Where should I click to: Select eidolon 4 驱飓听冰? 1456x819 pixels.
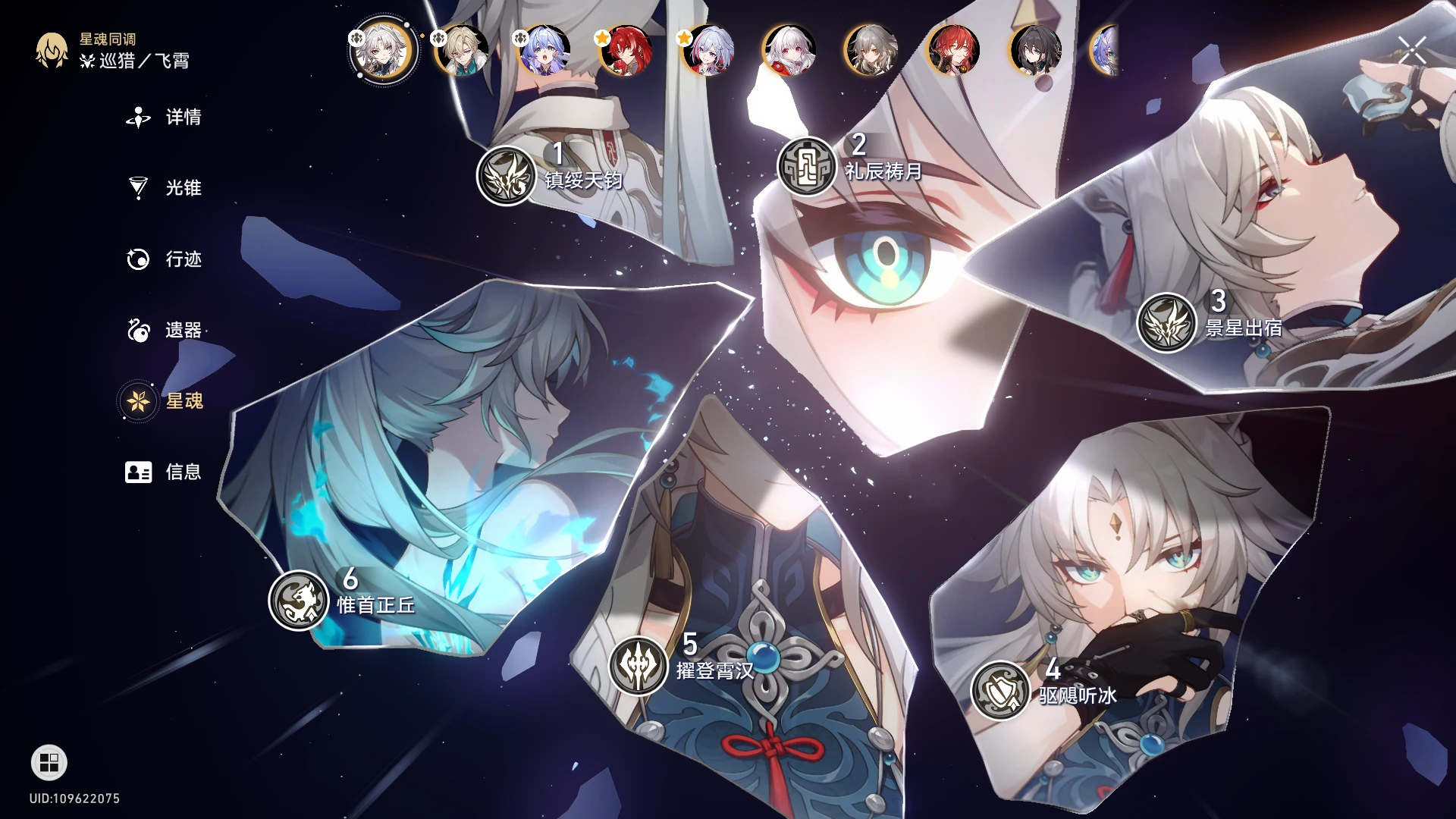(1000, 690)
